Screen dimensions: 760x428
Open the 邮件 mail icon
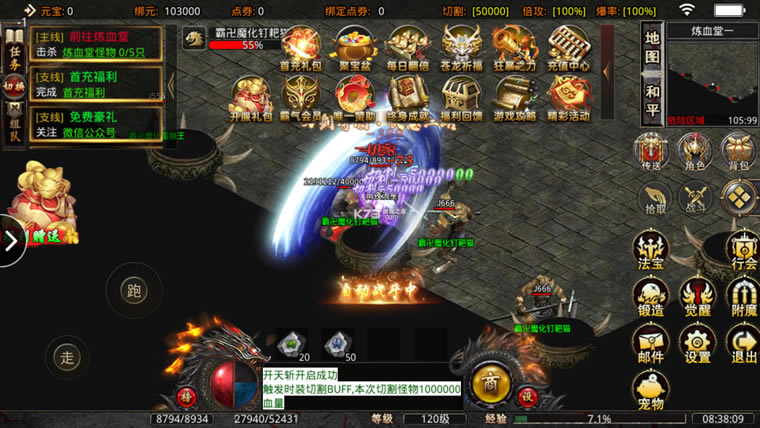pos(651,343)
